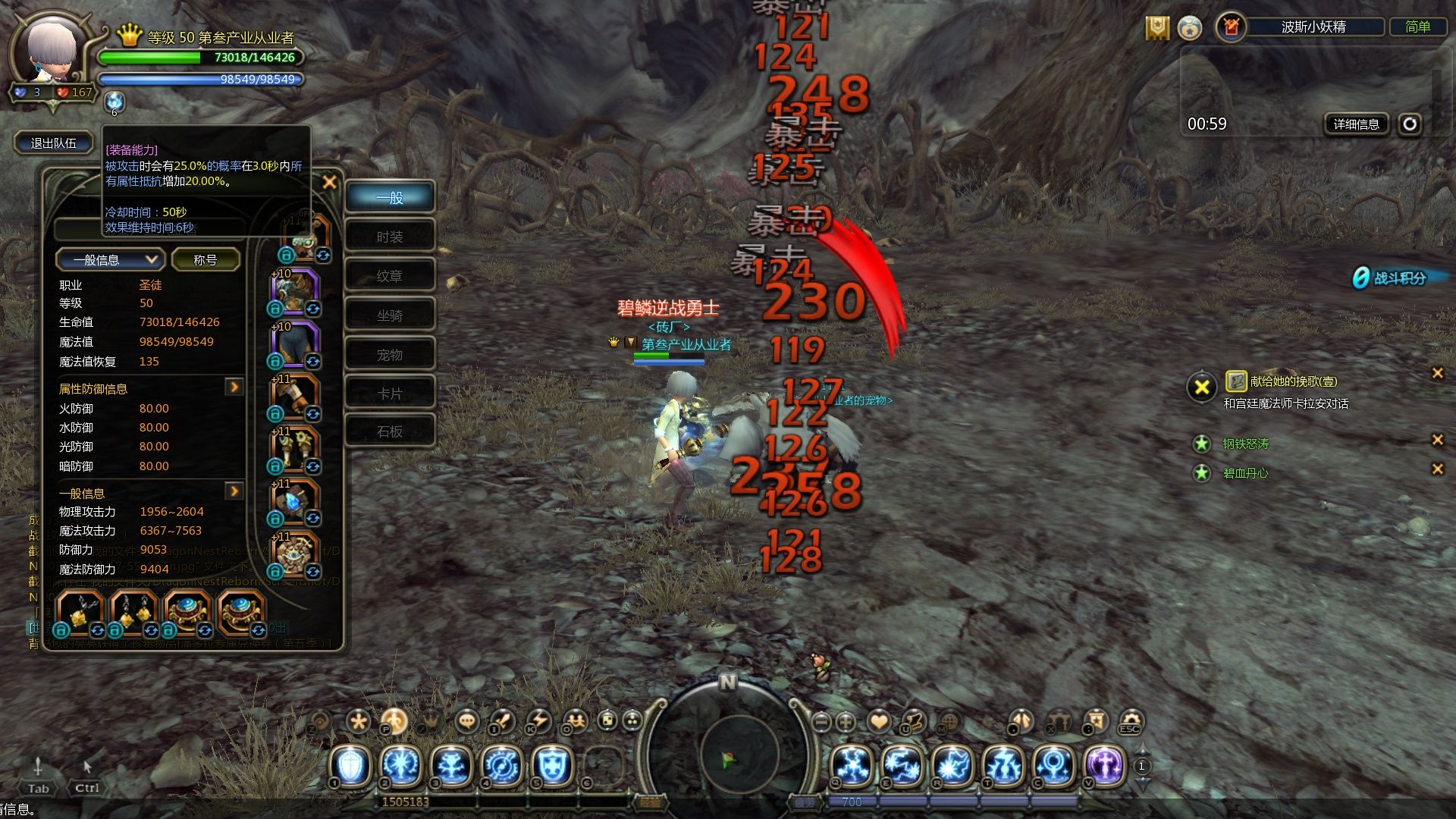
Task: Leave party with 退出队伍 button
Action: 53,143
